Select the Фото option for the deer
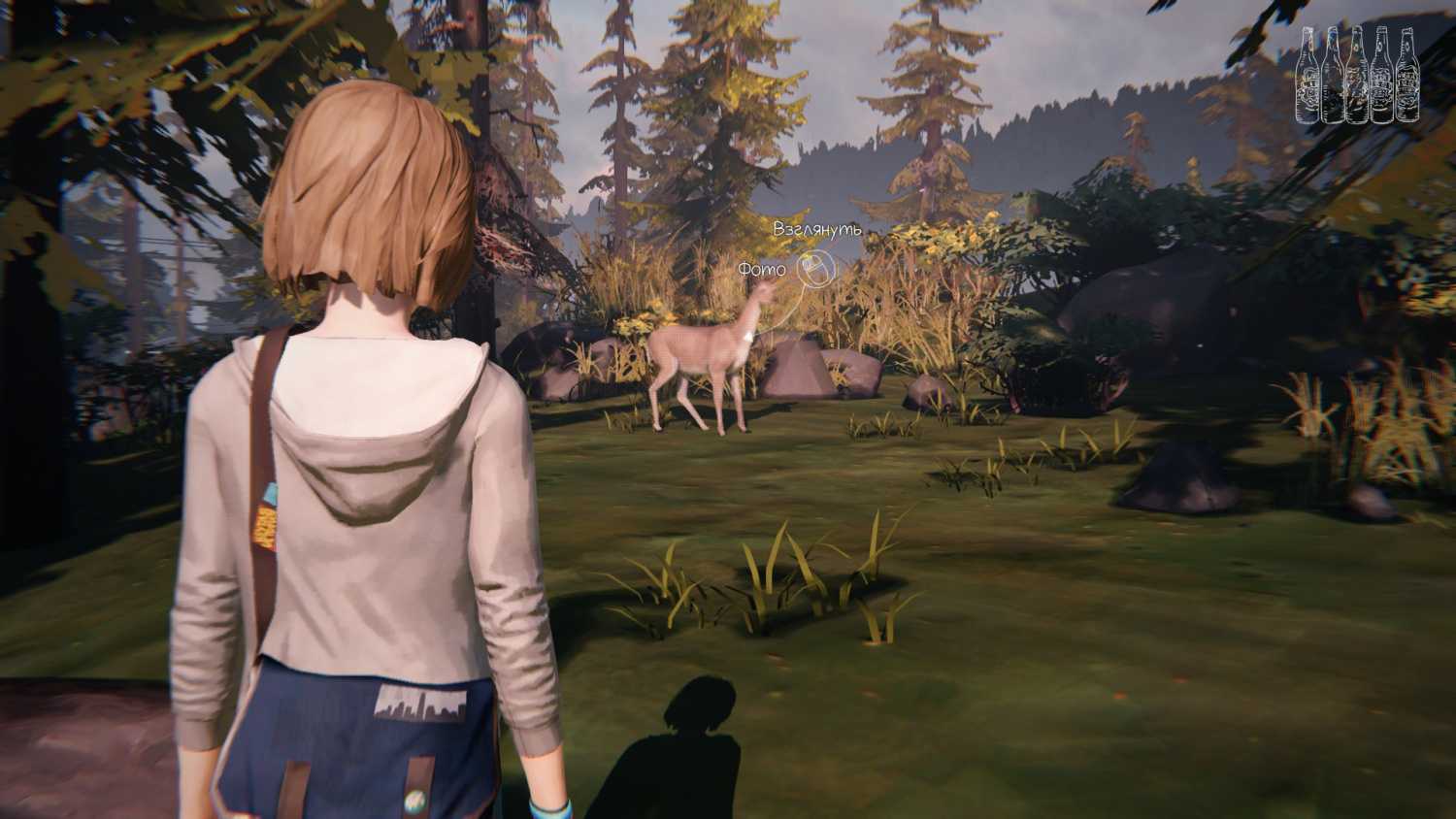The width and height of the screenshot is (1456, 819). click(762, 269)
